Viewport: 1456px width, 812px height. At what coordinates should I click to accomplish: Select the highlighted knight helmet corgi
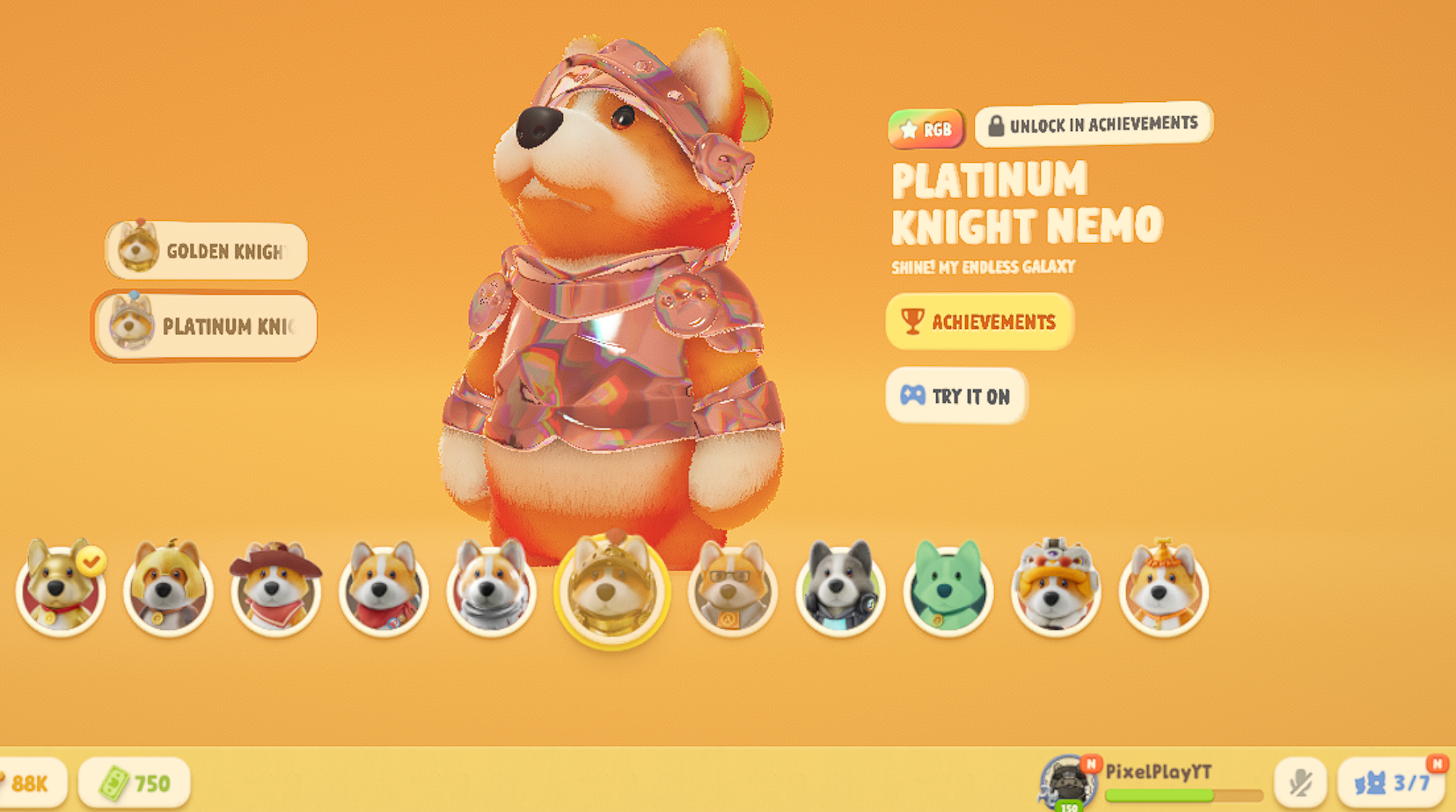click(611, 590)
